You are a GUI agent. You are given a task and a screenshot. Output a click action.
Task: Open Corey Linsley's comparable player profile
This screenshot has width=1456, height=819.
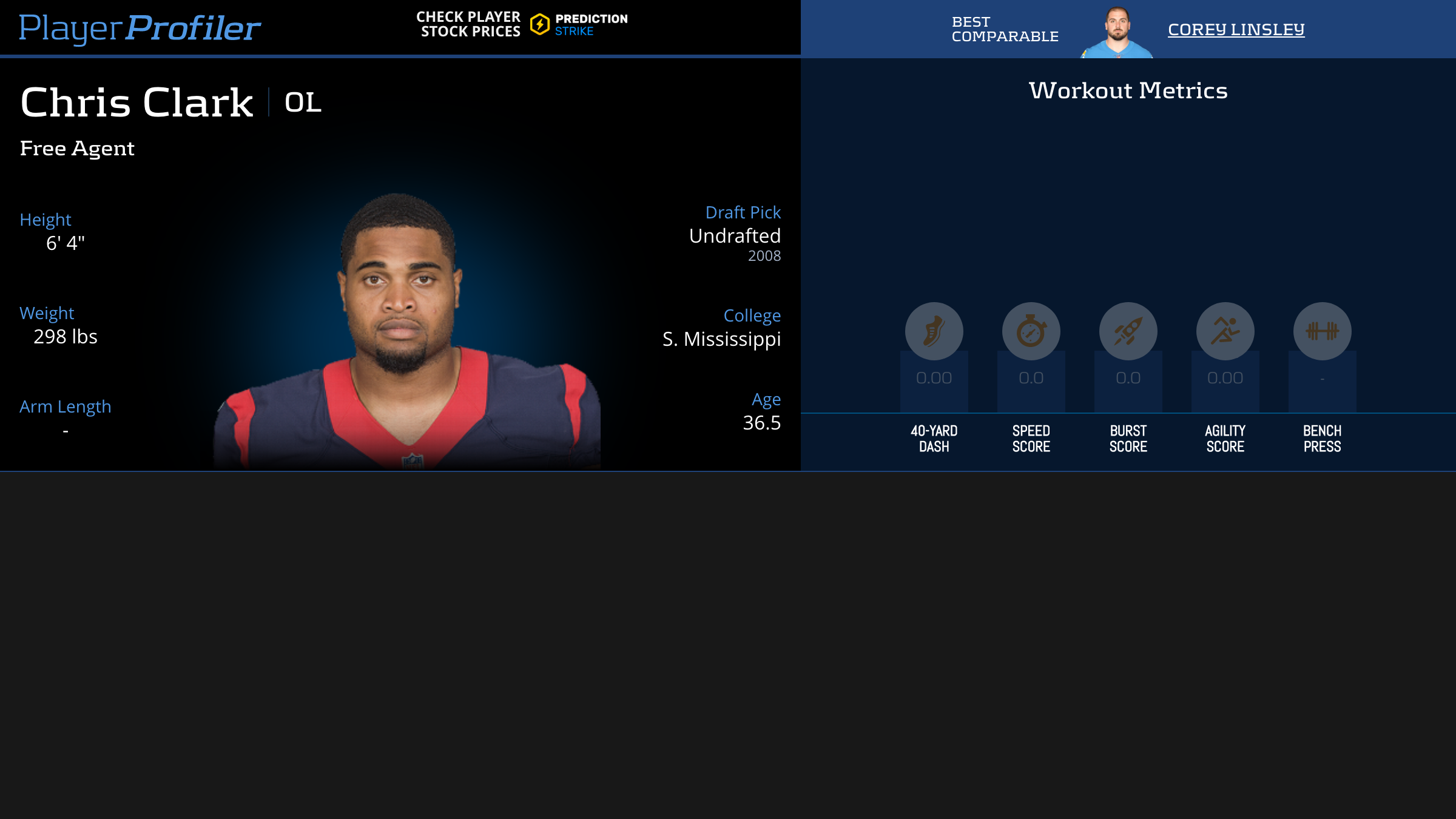1236,29
